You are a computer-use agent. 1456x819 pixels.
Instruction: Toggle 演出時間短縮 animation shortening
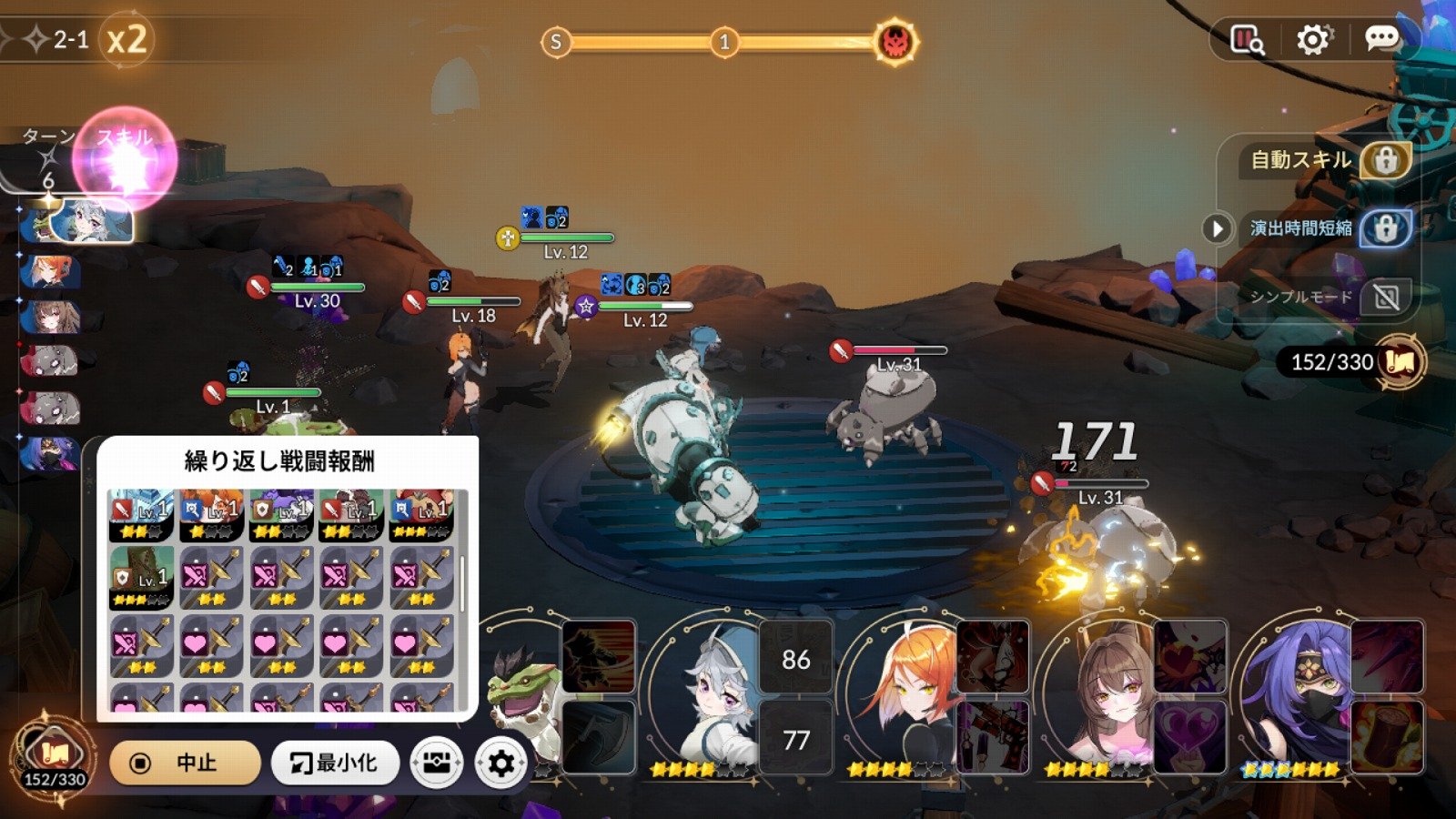[1385, 228]
